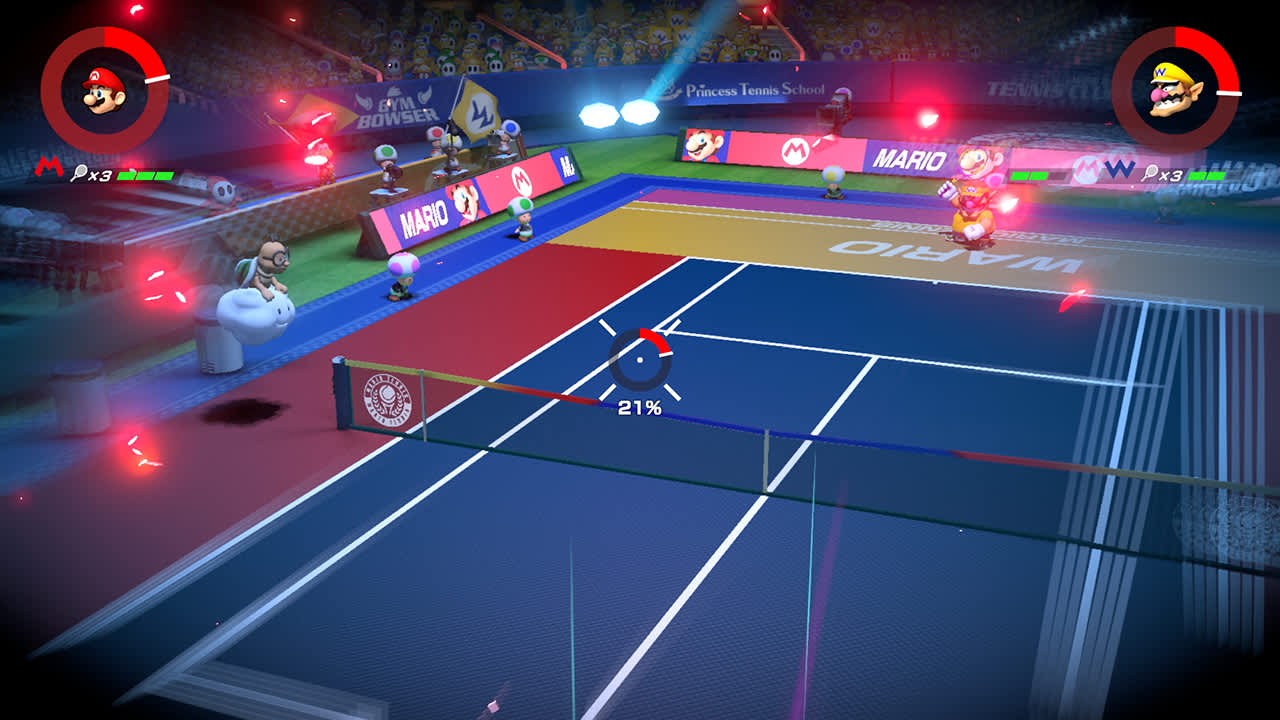Select Wario's blue W emblem

pyautogui.click(x=1119, y=170)
